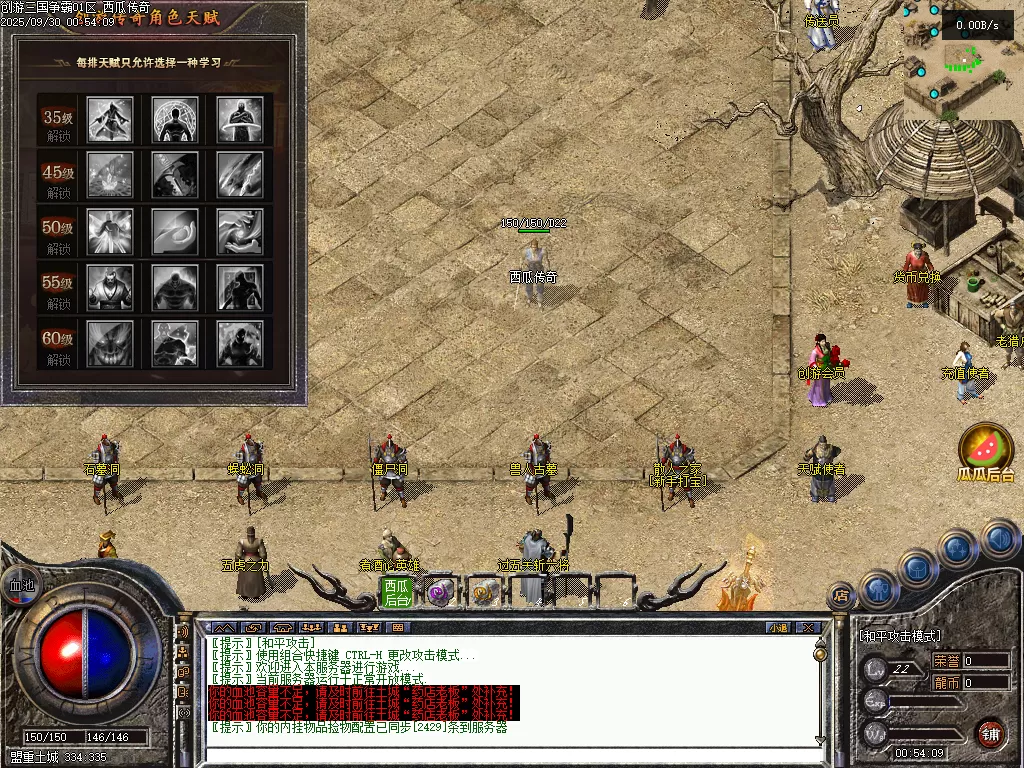Open the minimap
Image resolution: width=1024 pixels, height=768 pixels.
point(960,60)
